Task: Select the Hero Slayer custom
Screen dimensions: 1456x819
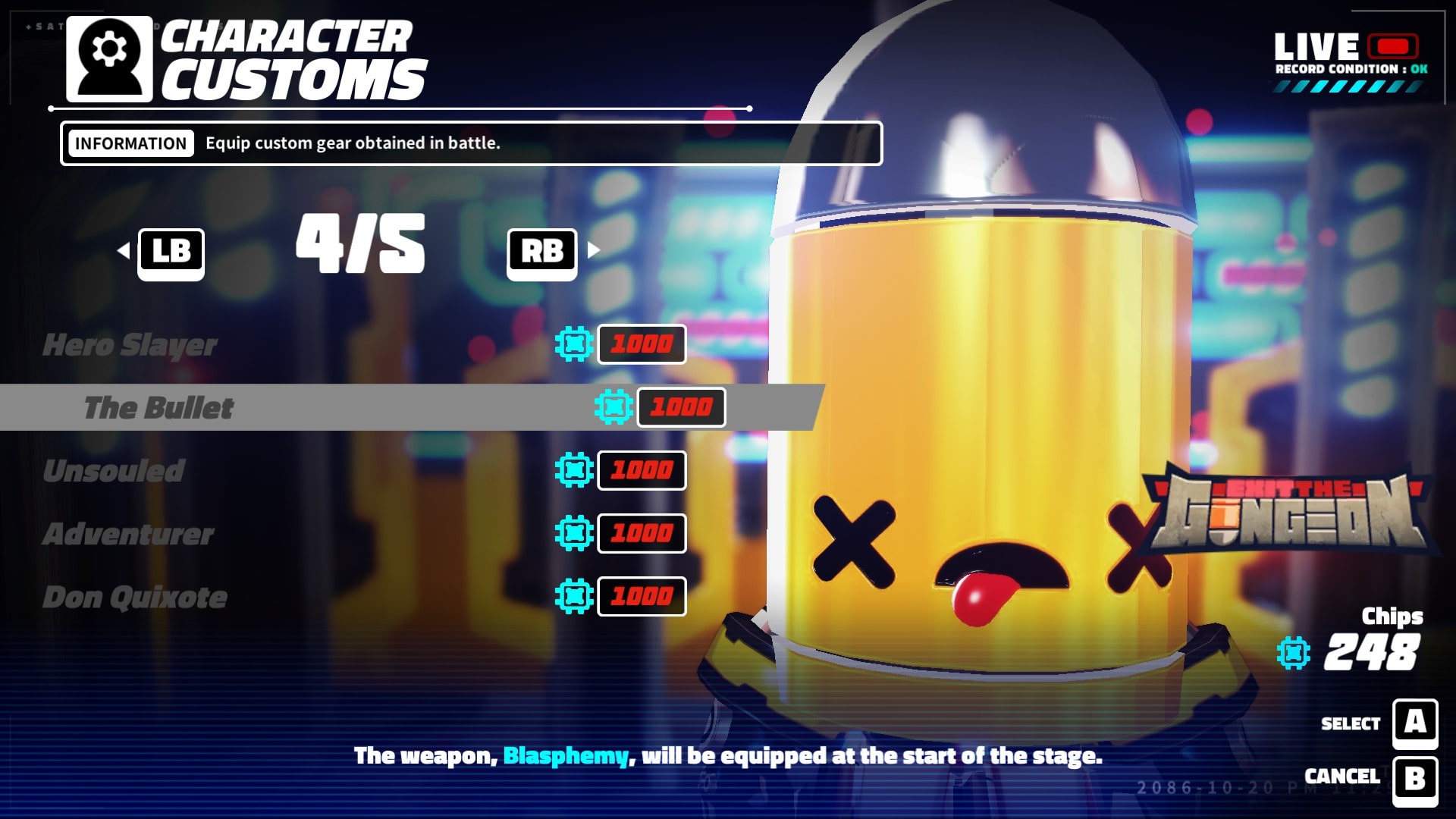Action: (x=130, y=345)
